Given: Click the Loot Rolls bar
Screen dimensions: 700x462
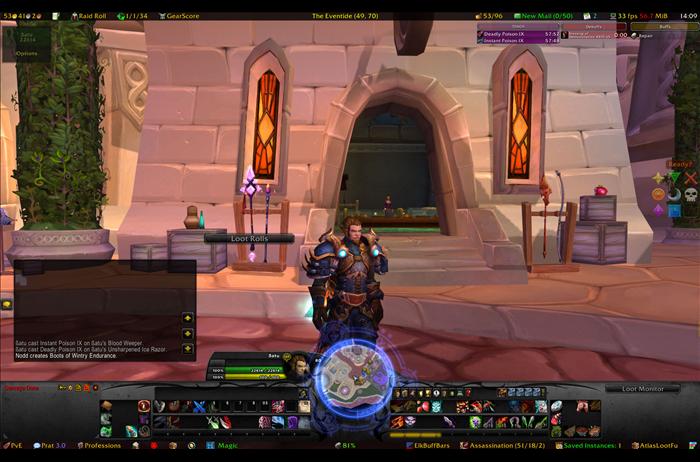Looking at the screenshot, I should click(x=249, y=238).
